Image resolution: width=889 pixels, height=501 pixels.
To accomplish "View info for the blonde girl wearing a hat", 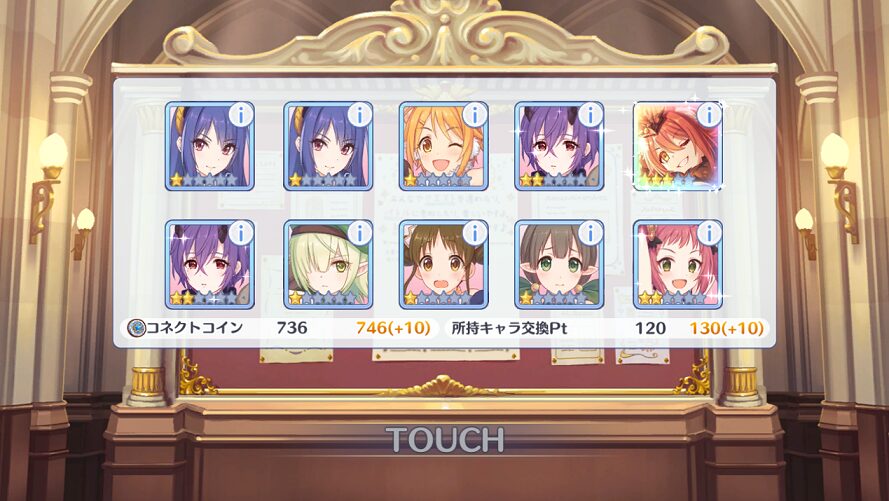I will click(x=358, y=234).
